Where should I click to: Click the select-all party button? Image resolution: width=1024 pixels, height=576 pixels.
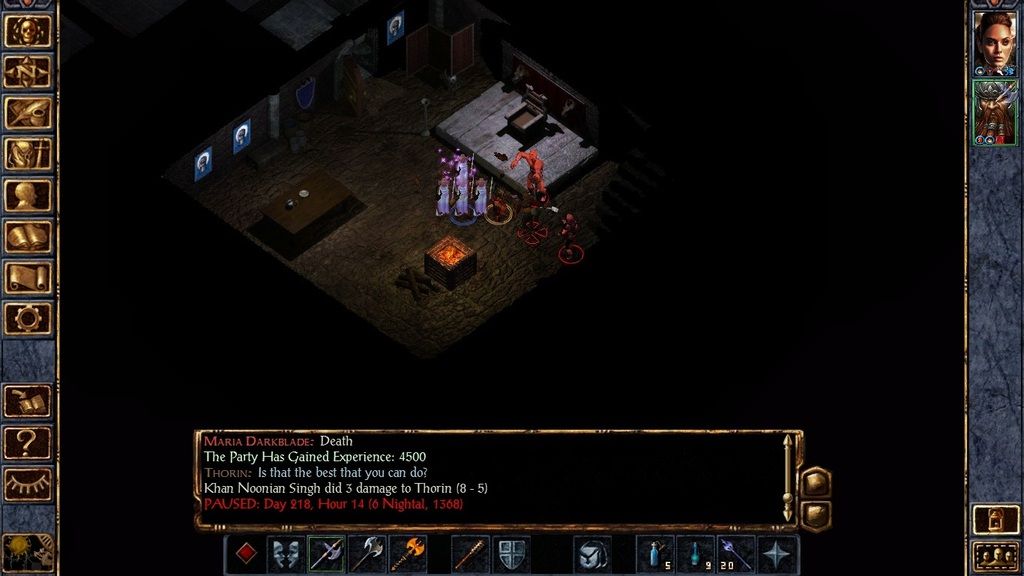point(995,555)
